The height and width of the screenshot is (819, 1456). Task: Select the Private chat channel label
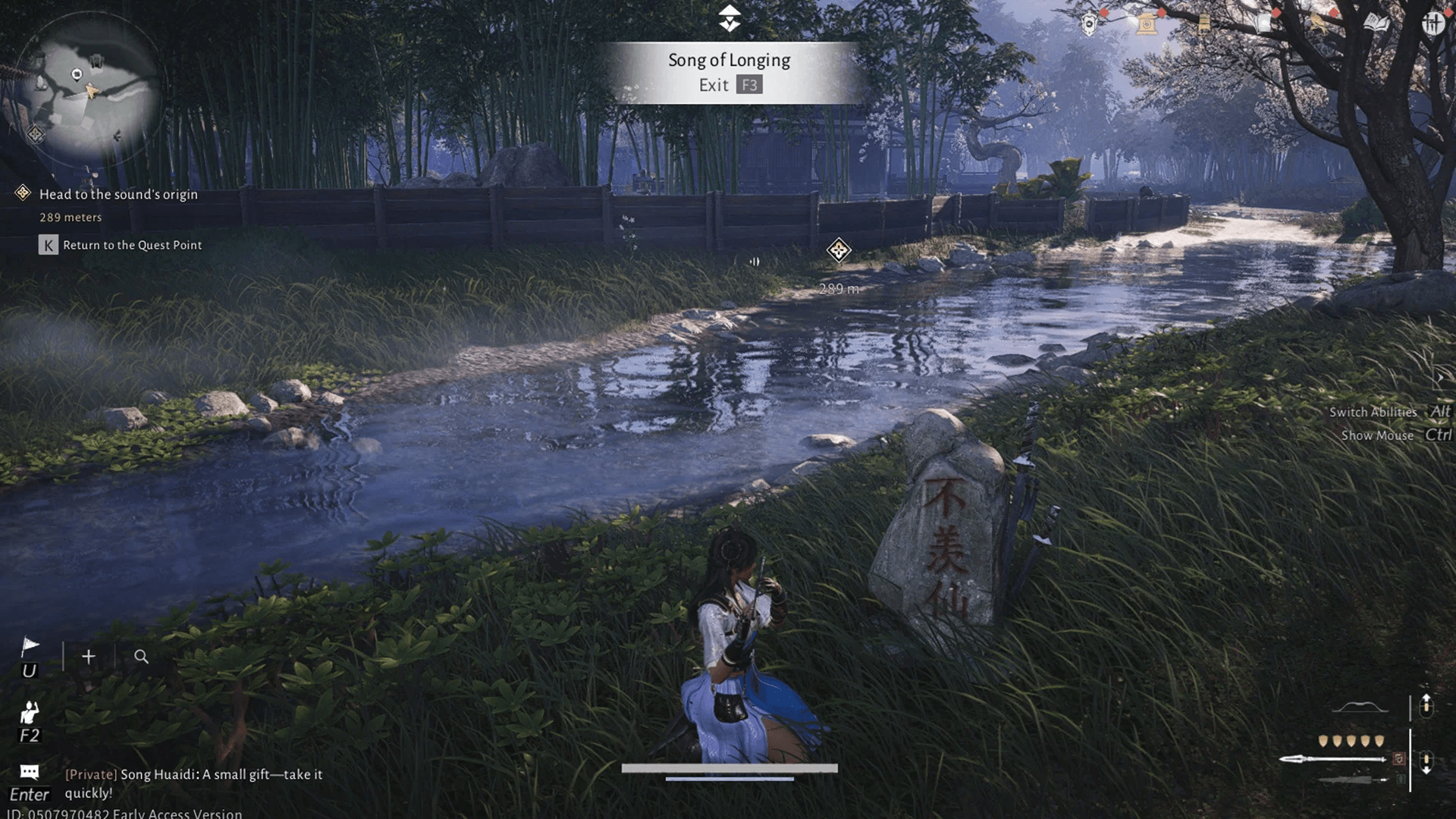pyautogui.click(x=91, y=775)
